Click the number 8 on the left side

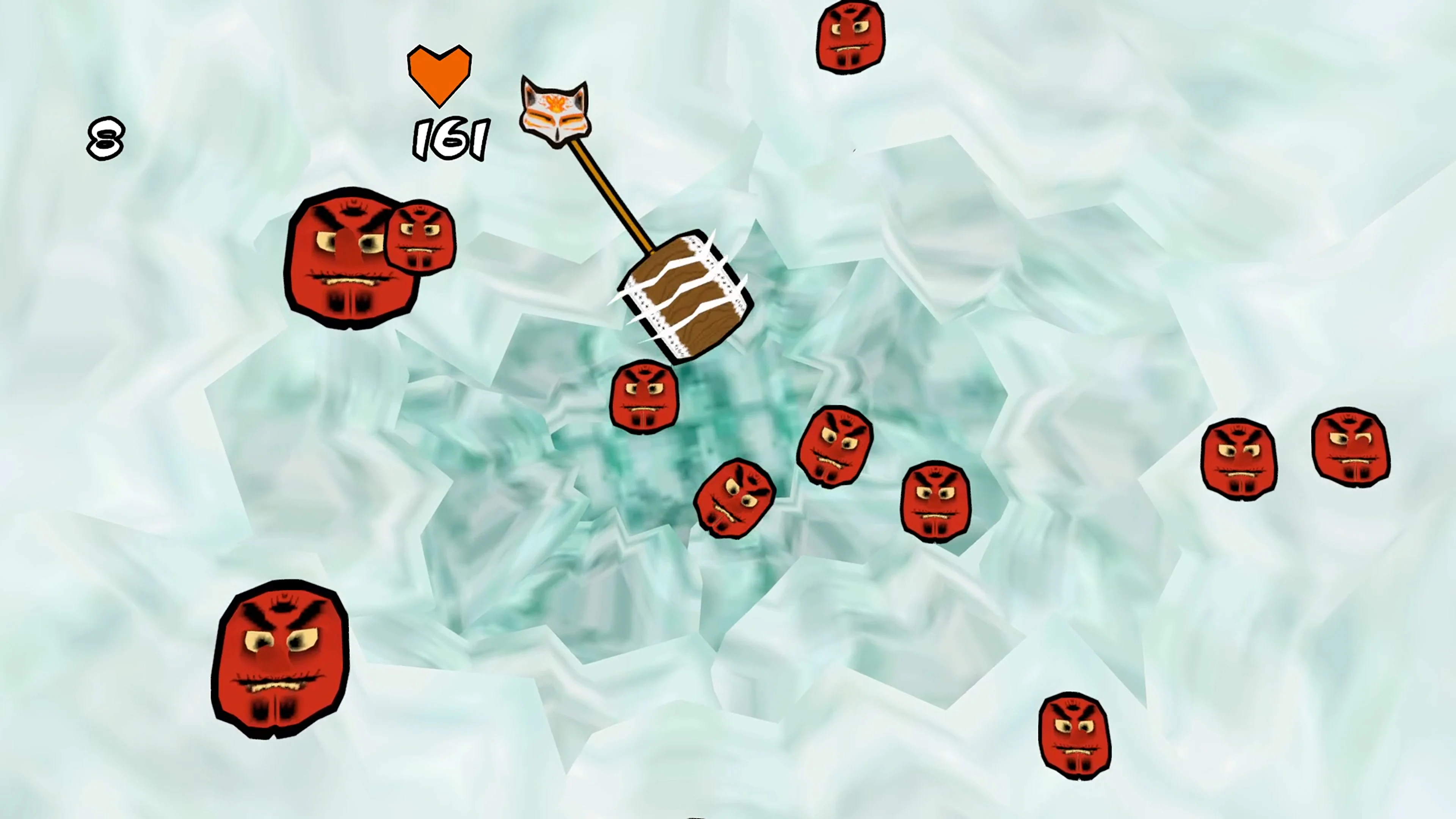click(x=105, y=137)
